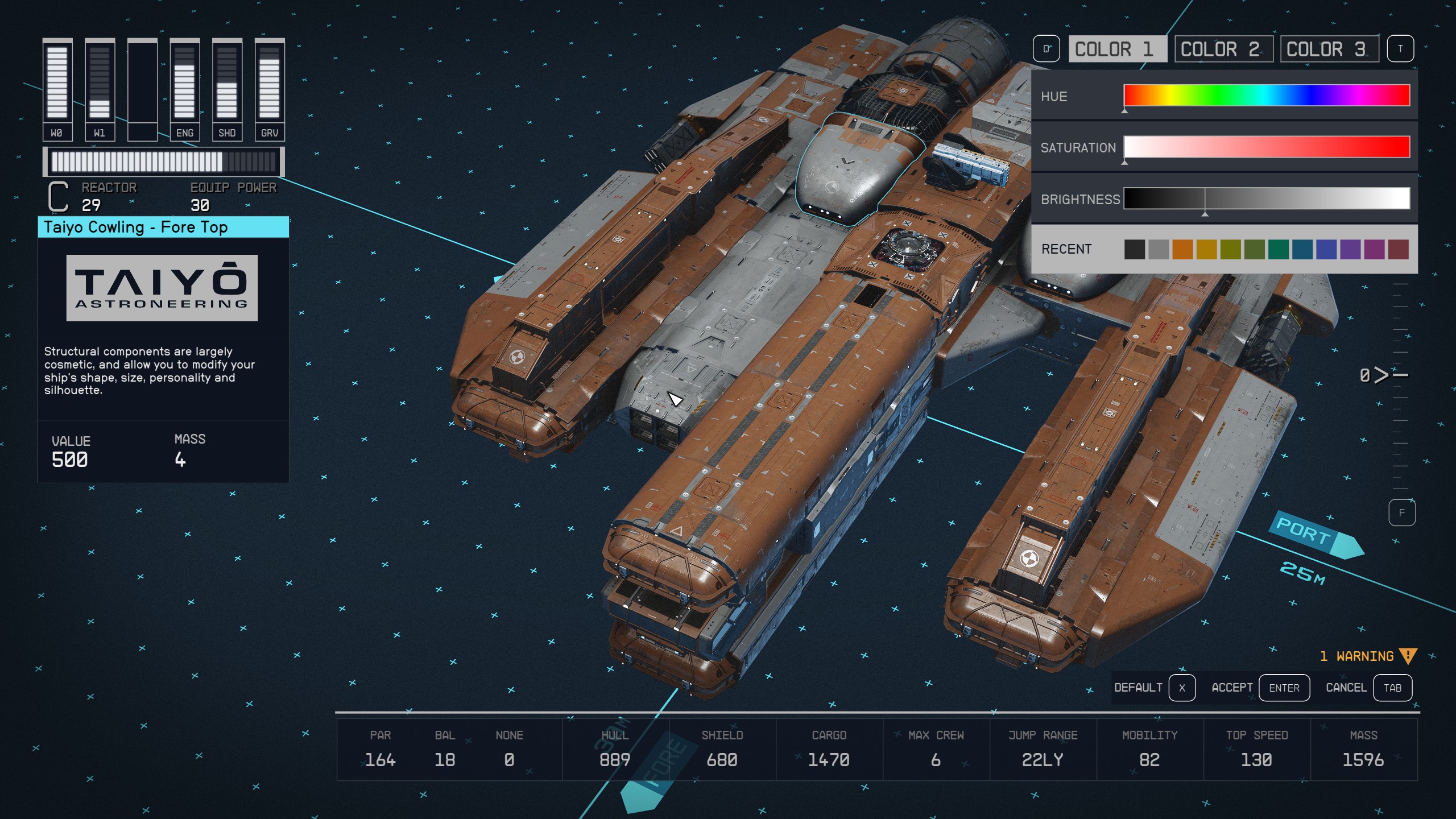Adjust the Saturation slider bar
Screen dimensions: 1456x819
1266,147
